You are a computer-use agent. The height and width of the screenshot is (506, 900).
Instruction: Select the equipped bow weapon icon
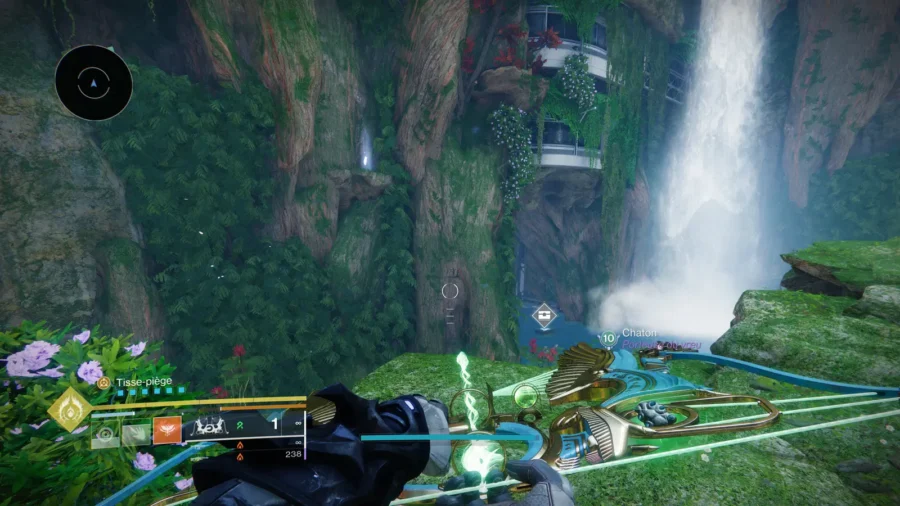pyautogui.click(x=210, y=427)
